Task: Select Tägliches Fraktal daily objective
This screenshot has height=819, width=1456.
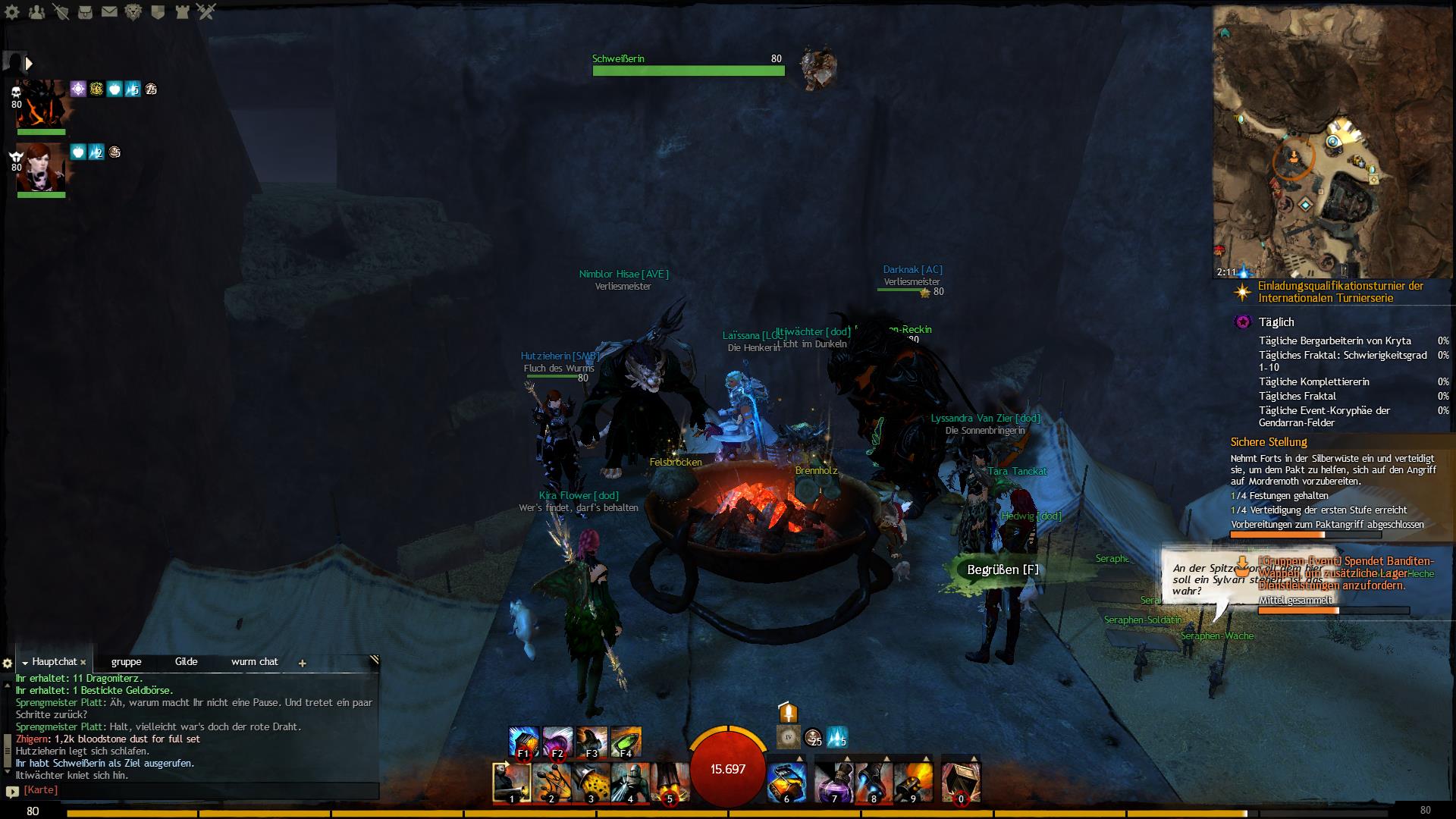Action: click(1298, 396)
